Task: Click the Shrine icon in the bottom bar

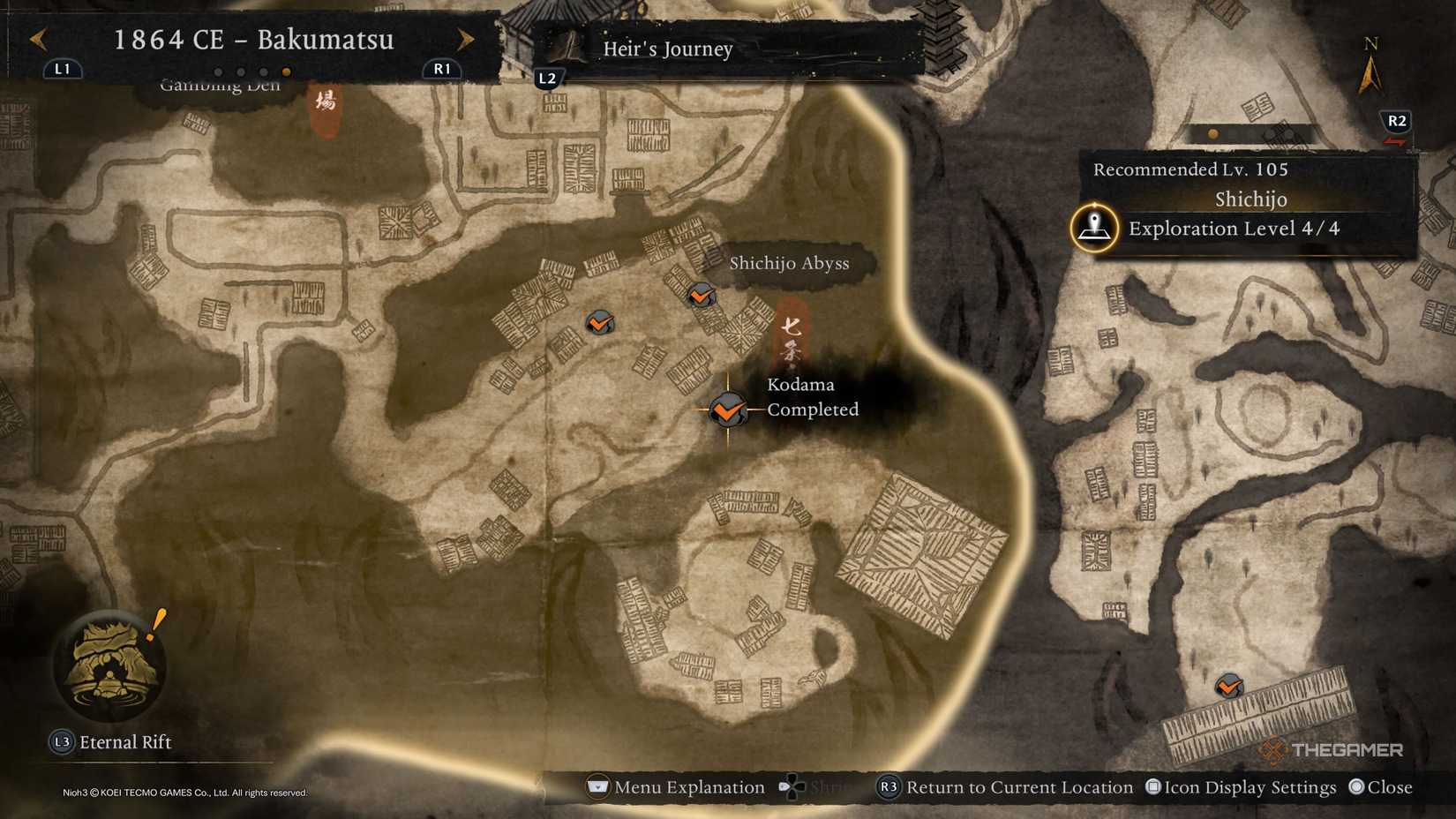Action: 792,787
